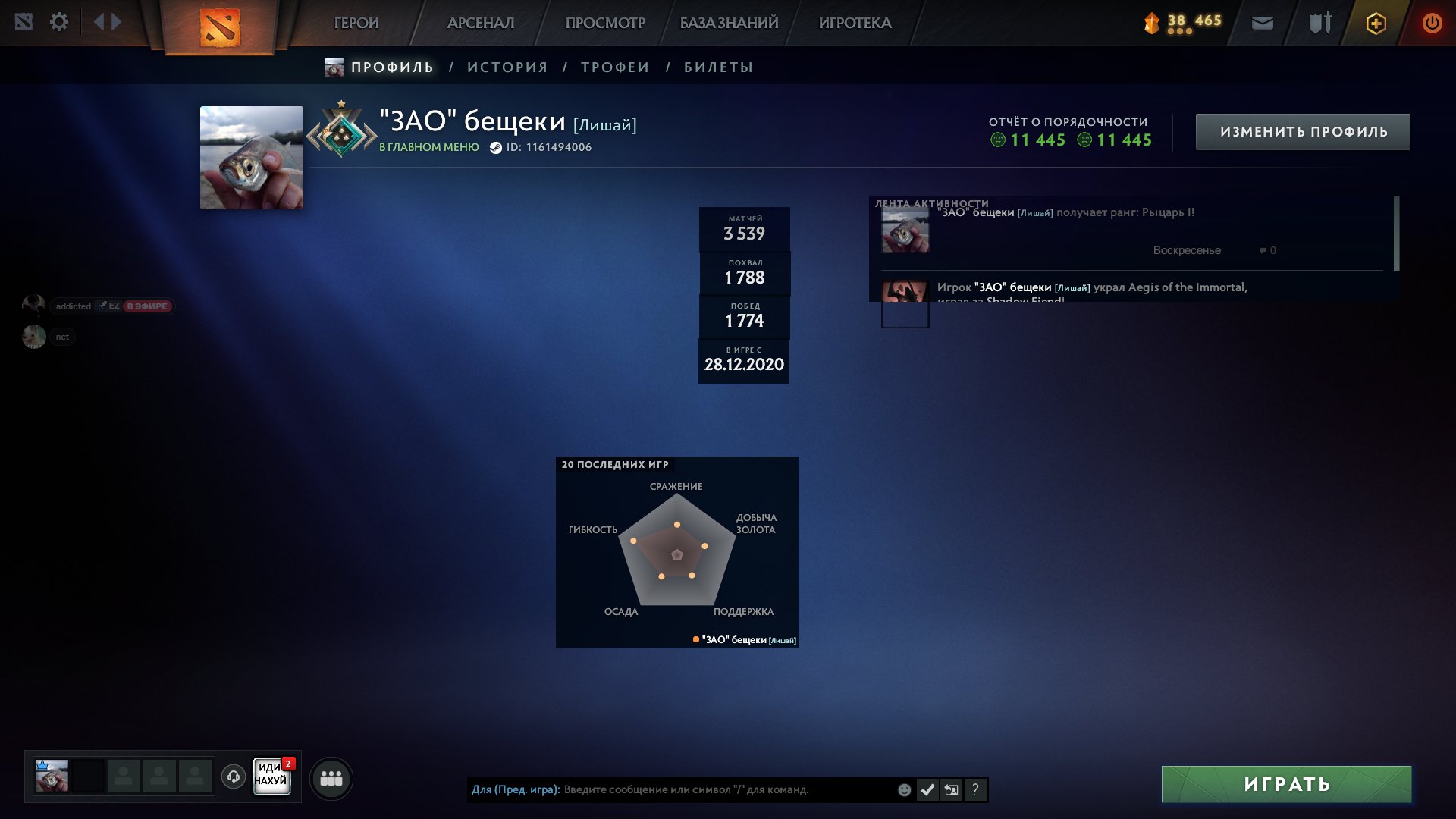
Task: Open the mail notifications envelope icon
Action: tap(1261, 23)
